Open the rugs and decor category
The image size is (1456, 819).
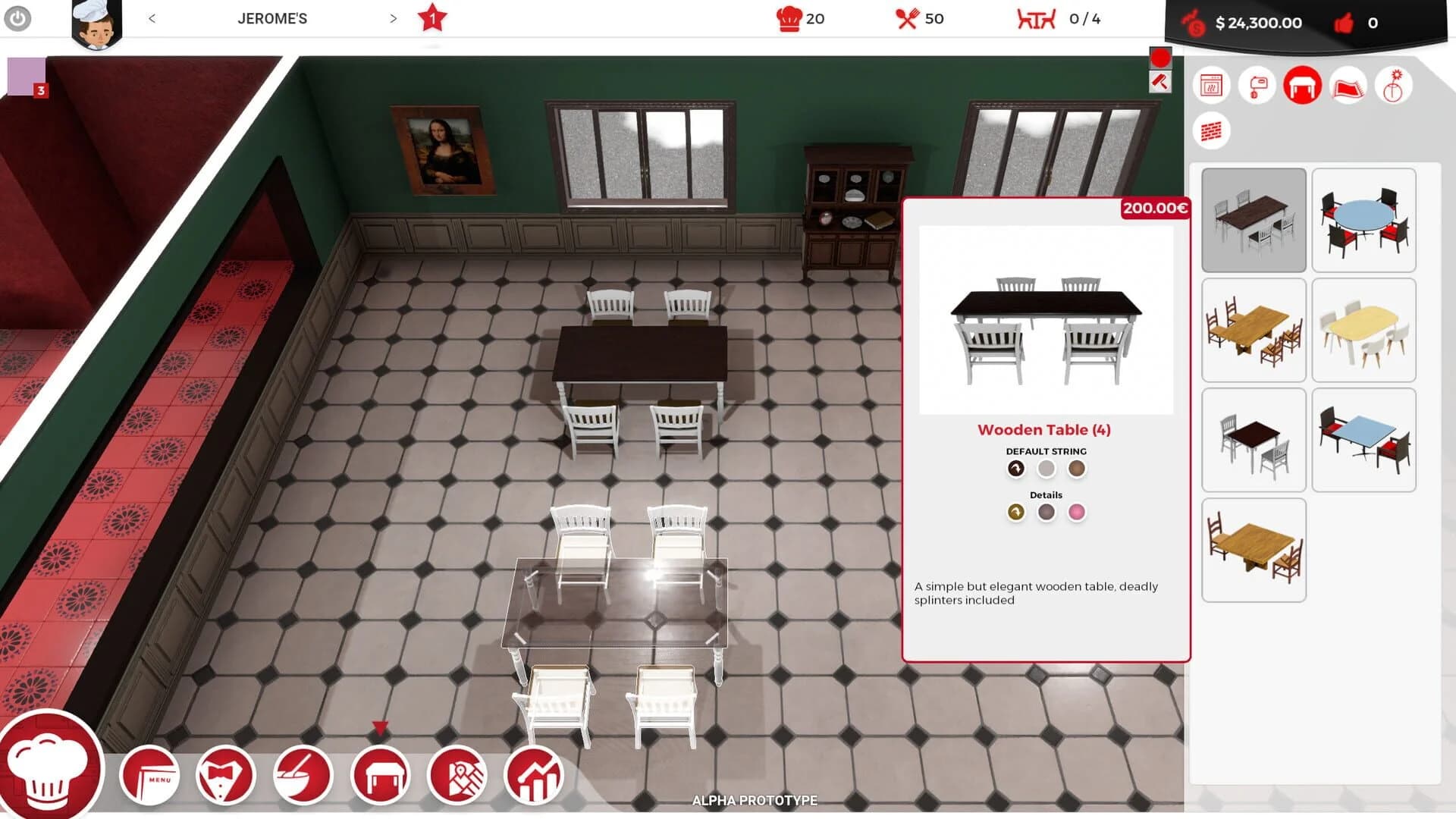1348,86
